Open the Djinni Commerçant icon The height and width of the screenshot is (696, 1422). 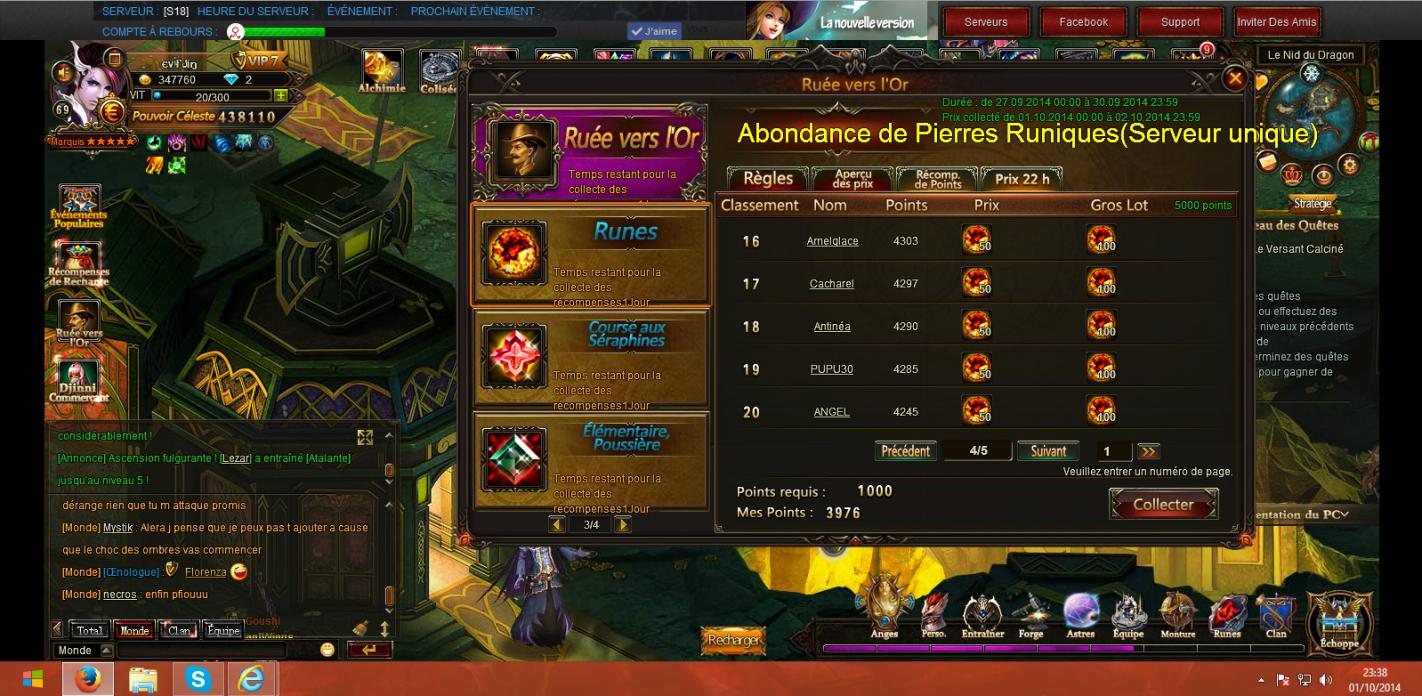click(78, 381)
